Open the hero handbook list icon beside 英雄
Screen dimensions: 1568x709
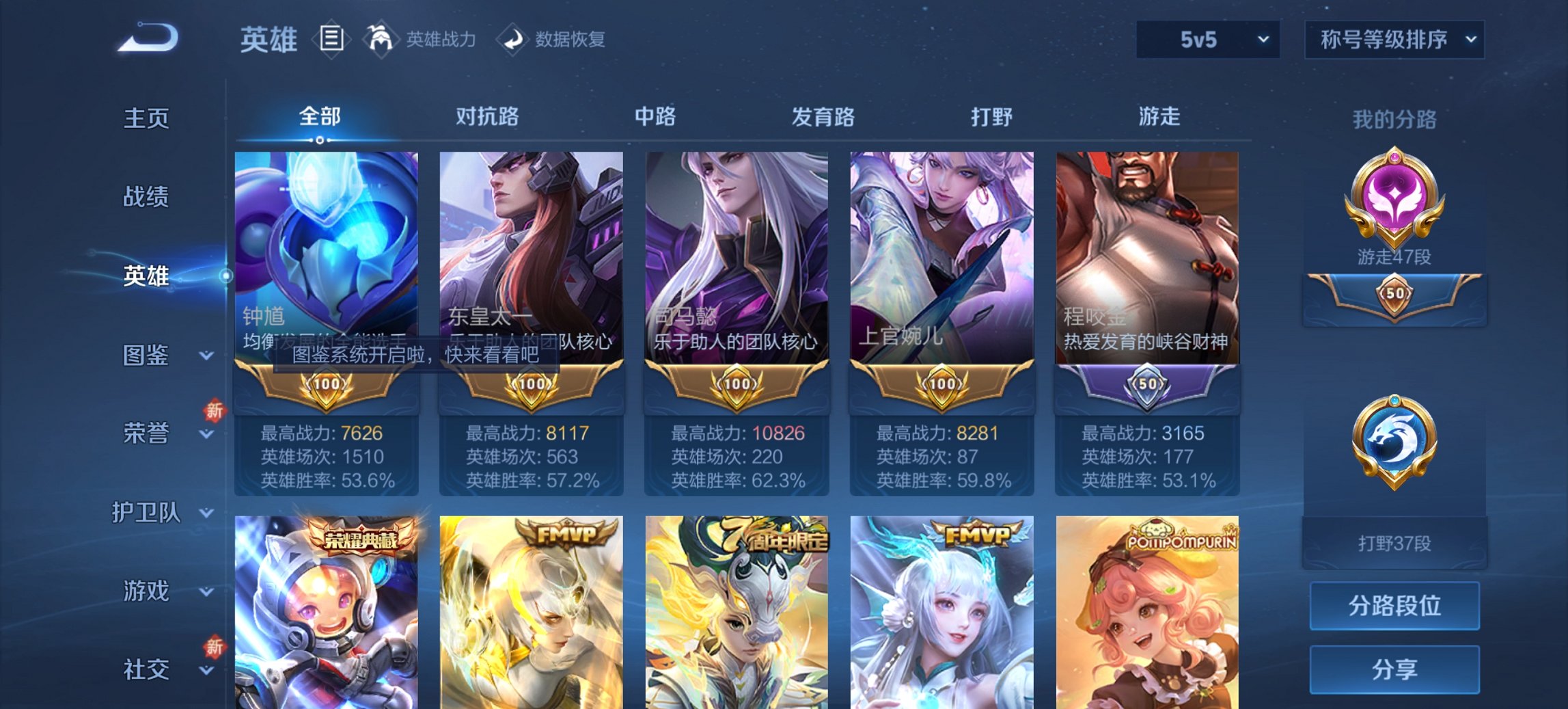332,39
